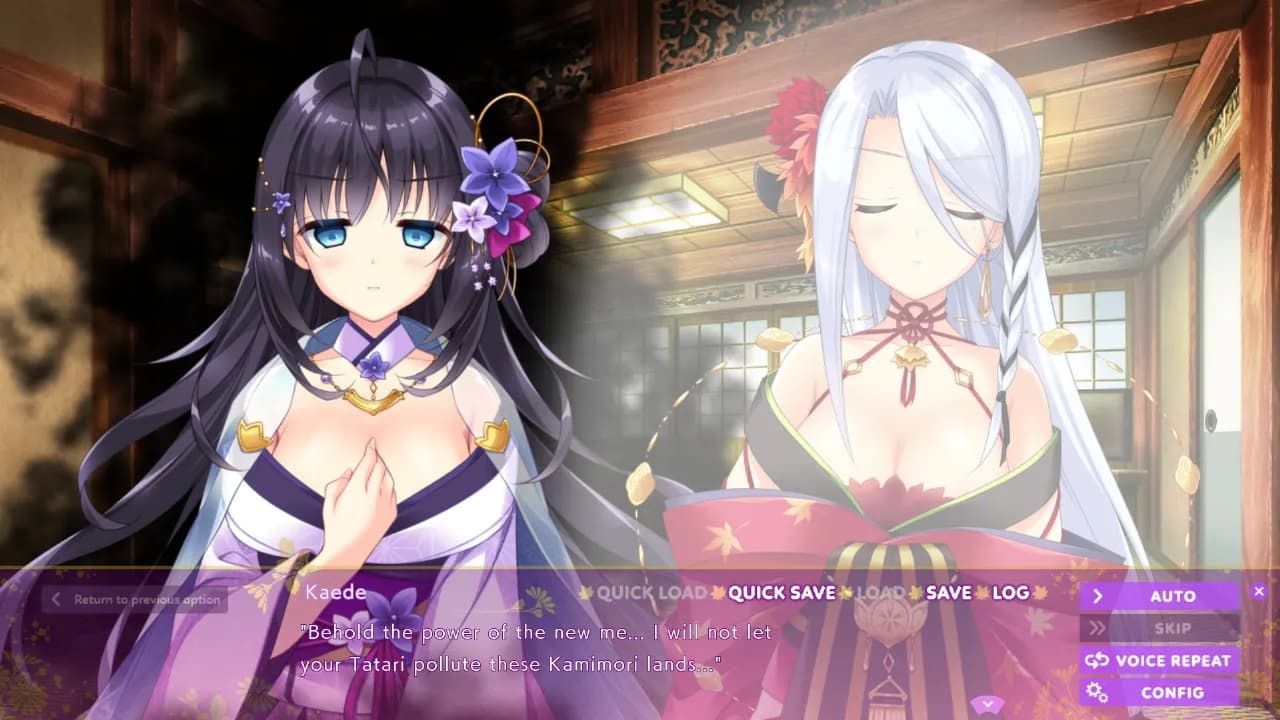The height and width of the screenshot is (720, 1280).
Task: Click the leaf icon before LOG
Action: [981, 593]
